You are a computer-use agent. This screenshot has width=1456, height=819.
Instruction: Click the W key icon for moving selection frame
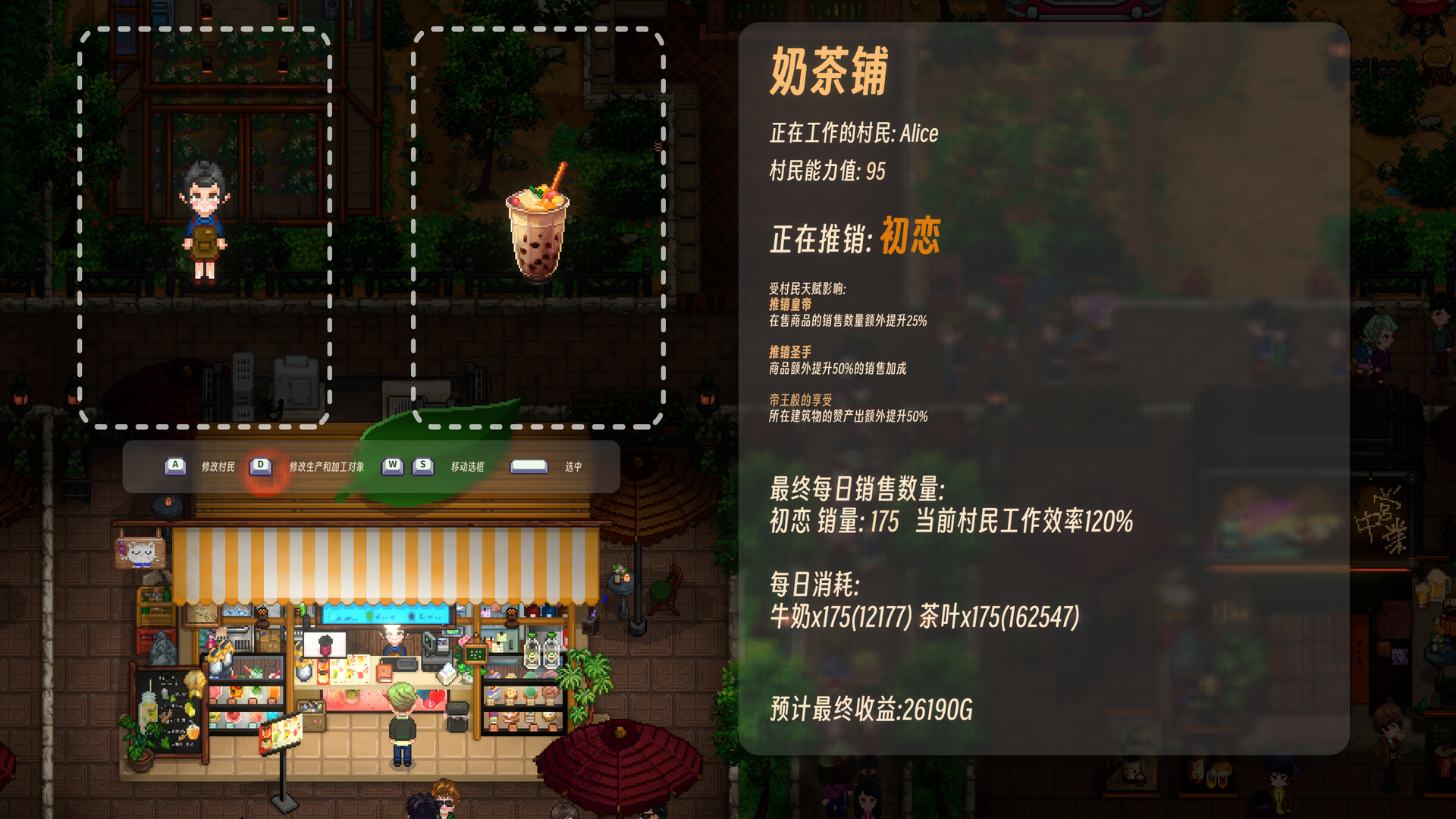coord(391,467)
